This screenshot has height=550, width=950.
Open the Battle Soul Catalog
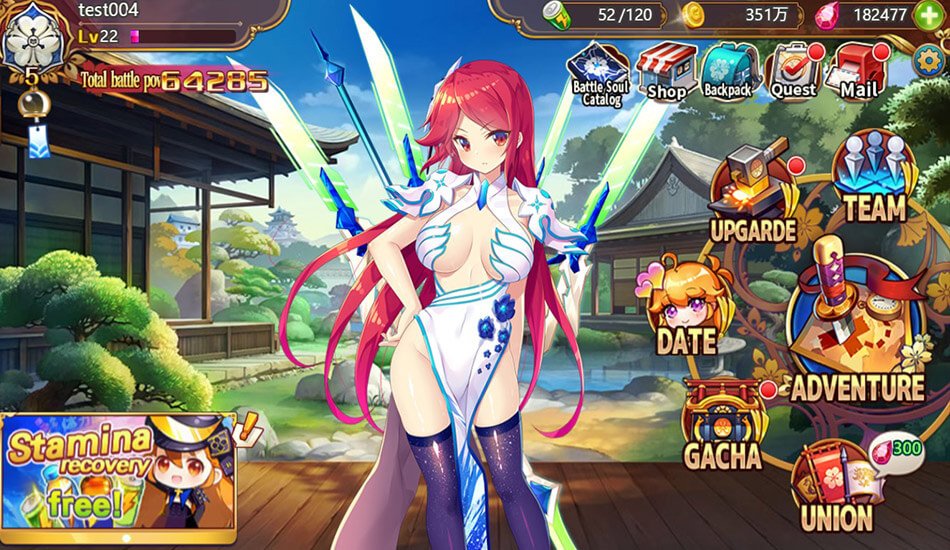click(598, 72)
